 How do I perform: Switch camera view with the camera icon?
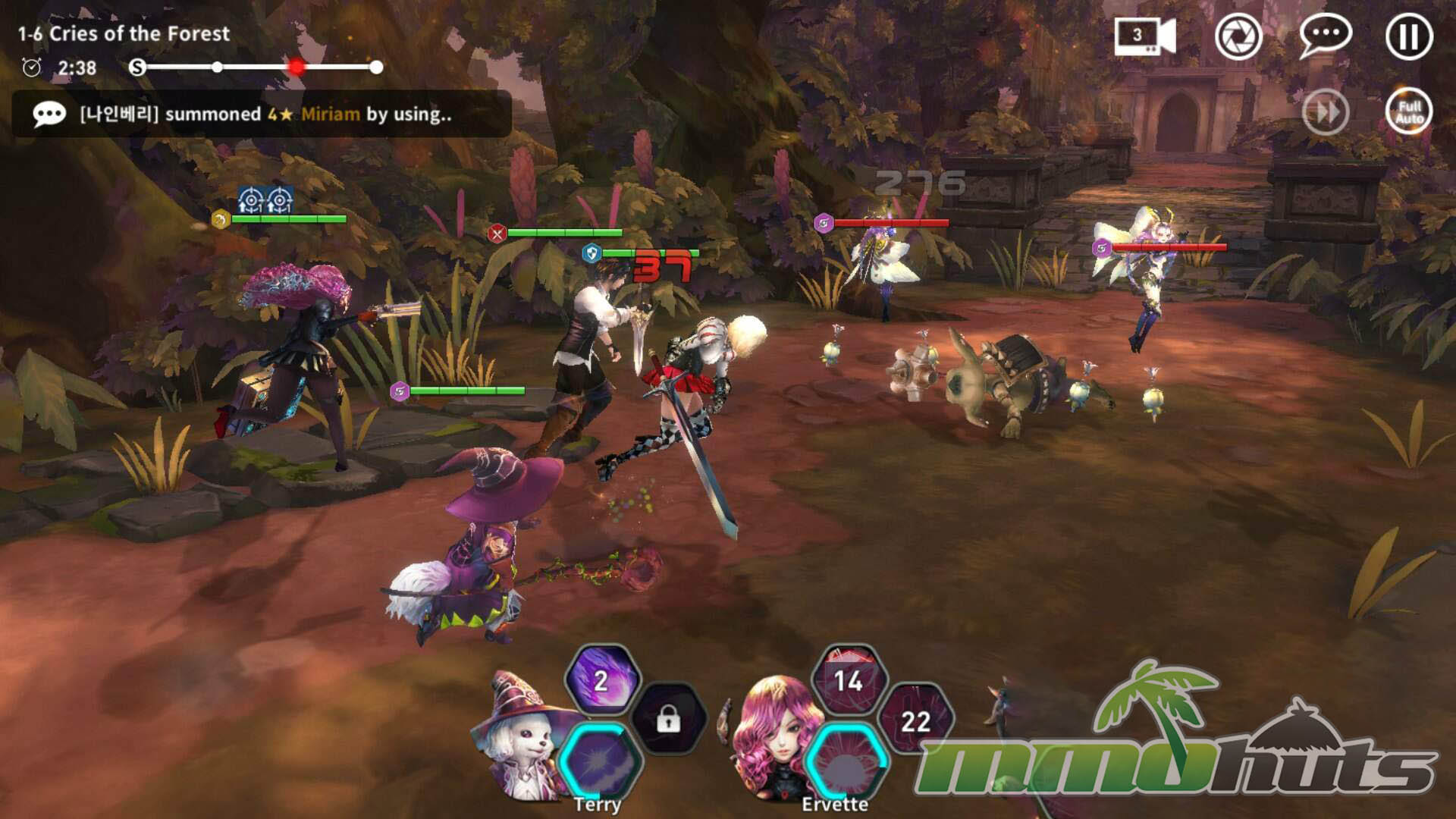pos(1144,36)
